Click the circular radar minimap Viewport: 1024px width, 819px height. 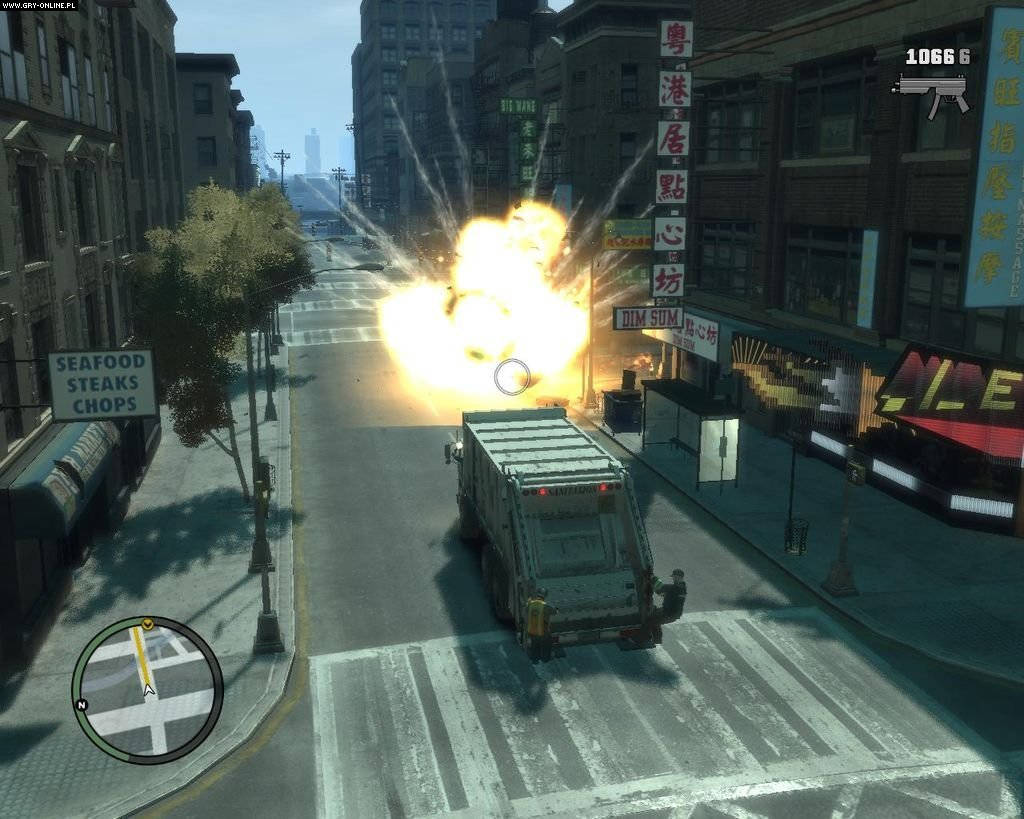click(x=147, y=690)
